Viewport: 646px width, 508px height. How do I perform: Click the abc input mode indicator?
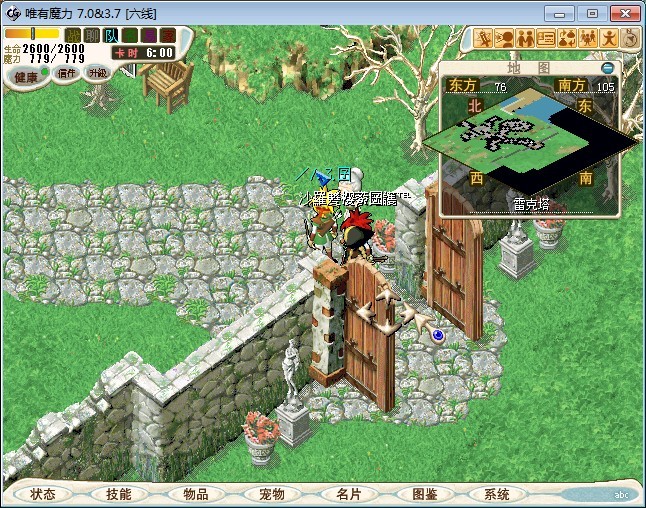tap(622, 495)
